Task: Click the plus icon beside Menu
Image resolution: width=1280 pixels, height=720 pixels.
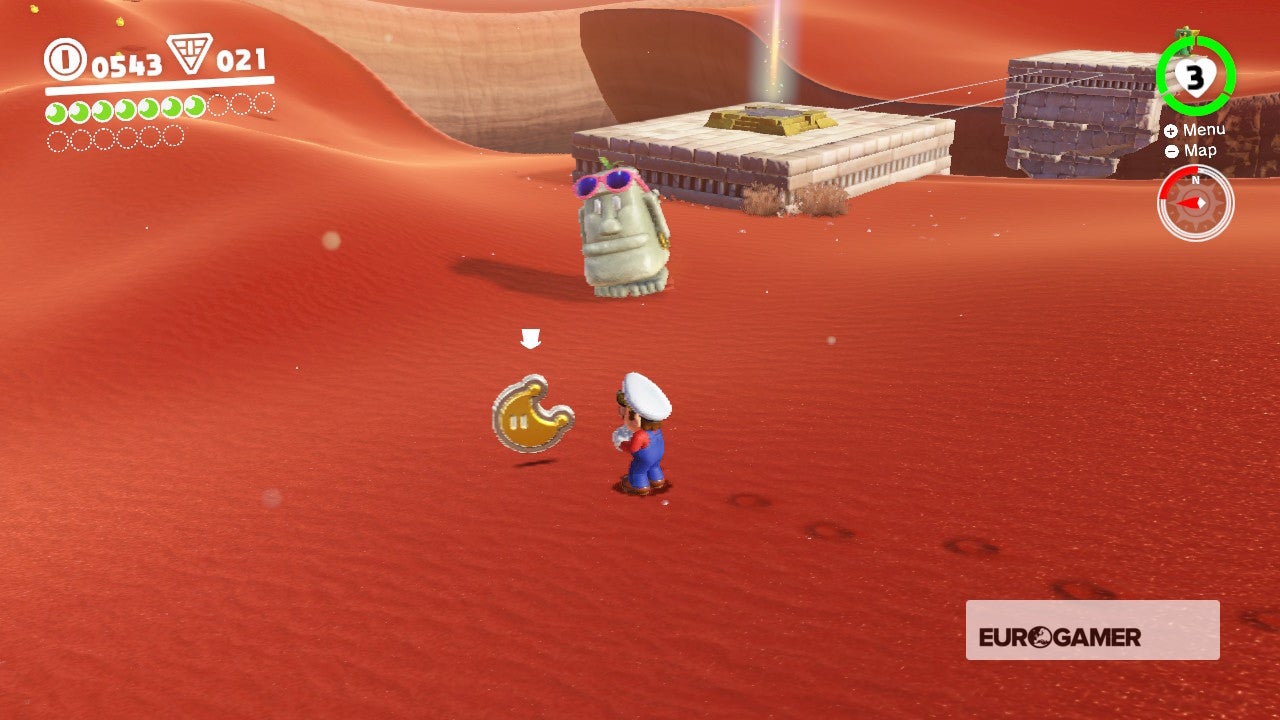Action: pyautogui.click(x=1170, y=130)
